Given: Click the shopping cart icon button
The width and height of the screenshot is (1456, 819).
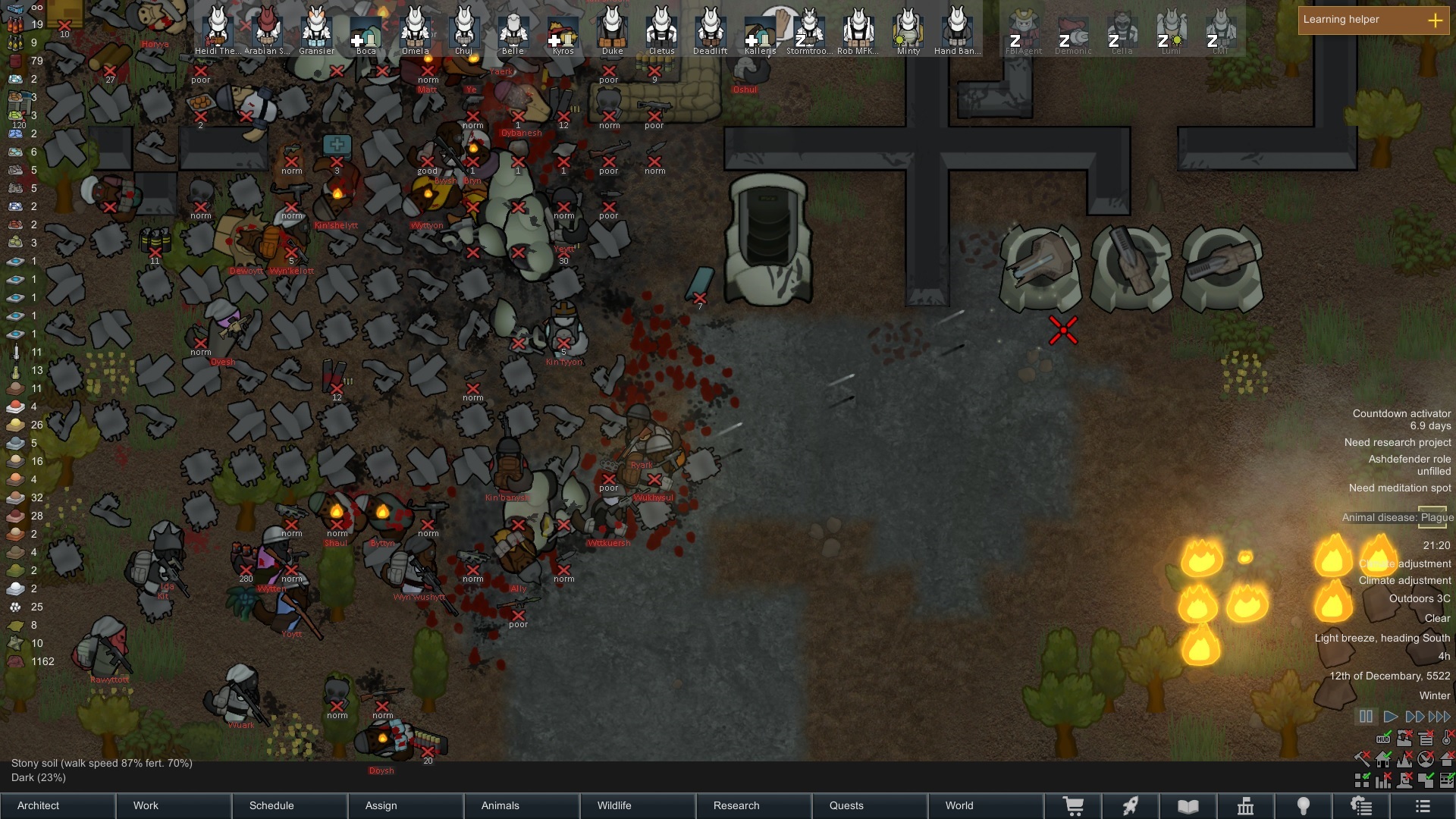Looking at the screenshot, I should [x=1073, y=806].
